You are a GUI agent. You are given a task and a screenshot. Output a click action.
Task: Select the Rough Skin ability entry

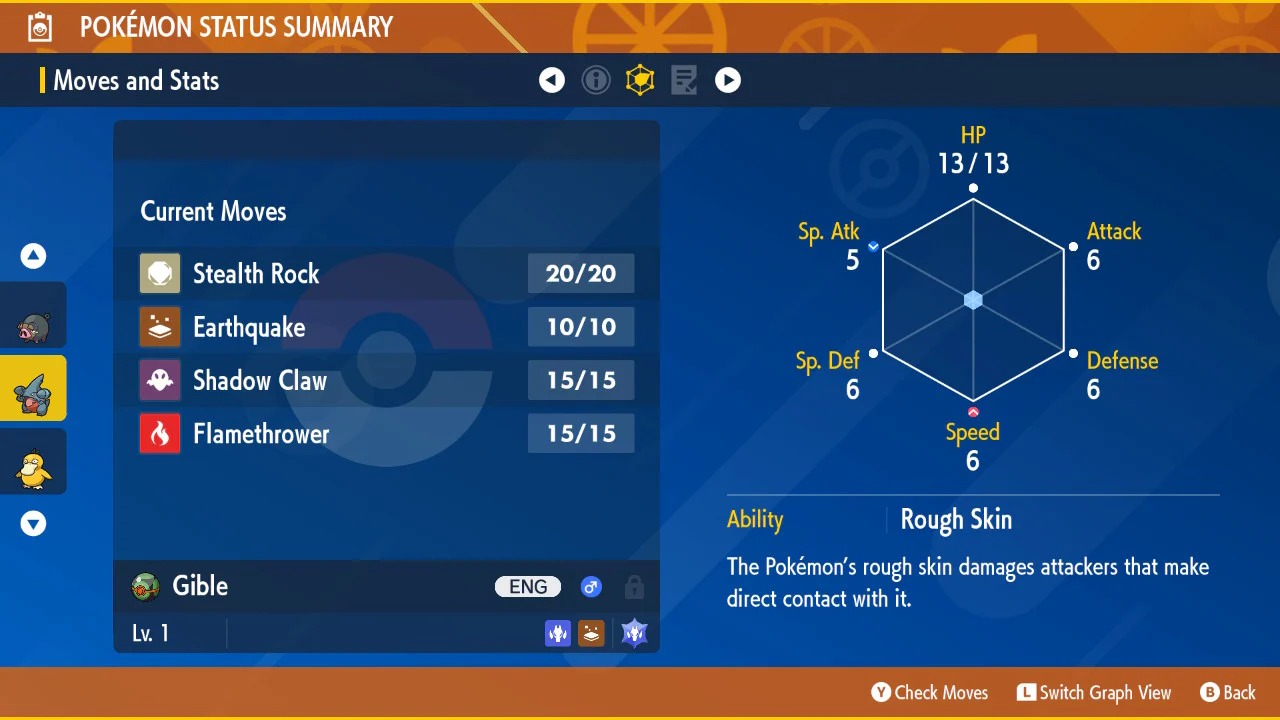click(x=956, y=520)
